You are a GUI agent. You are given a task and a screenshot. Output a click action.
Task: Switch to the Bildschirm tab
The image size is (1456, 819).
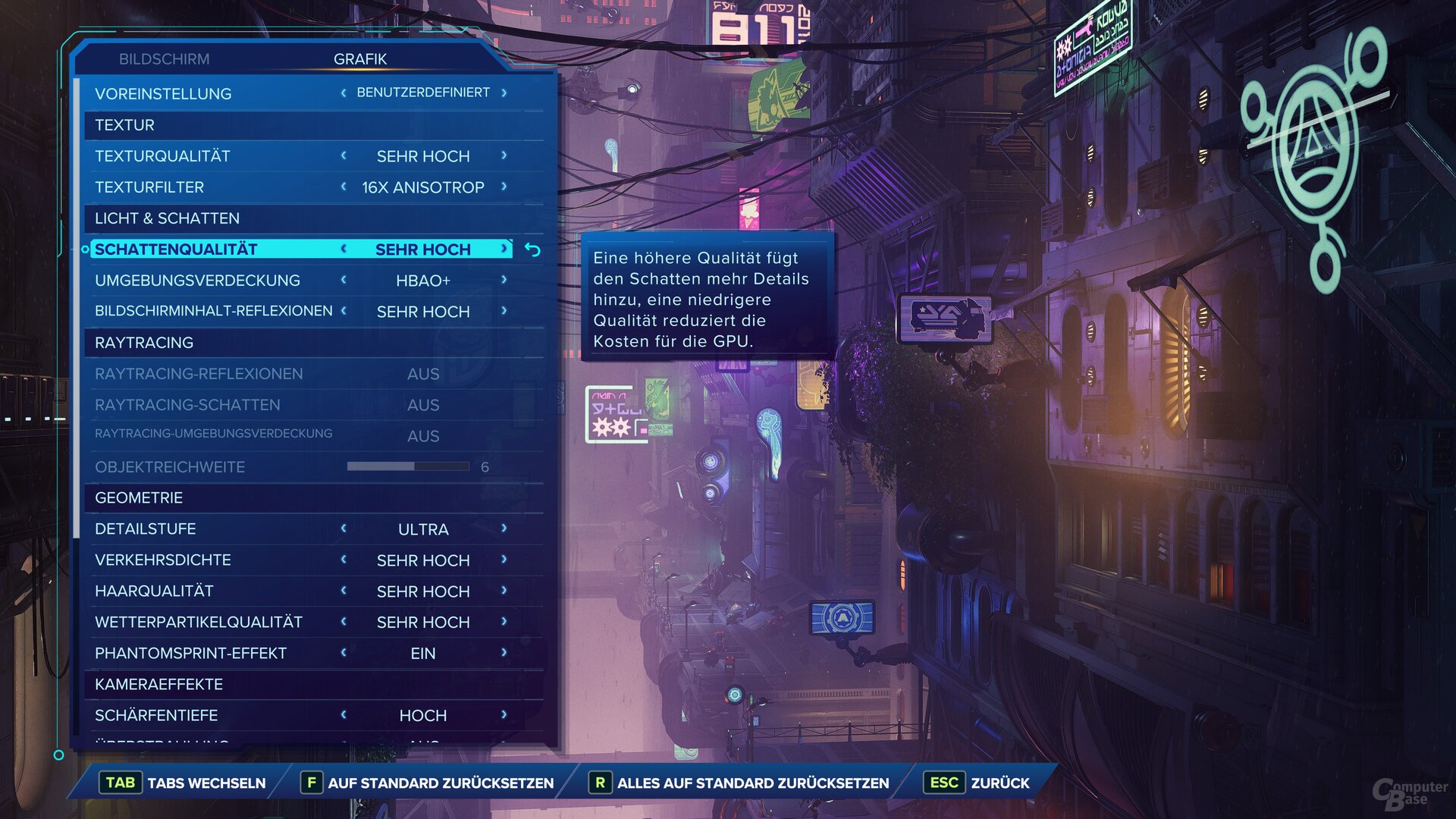pyautogui.click(x=164, y=59)
